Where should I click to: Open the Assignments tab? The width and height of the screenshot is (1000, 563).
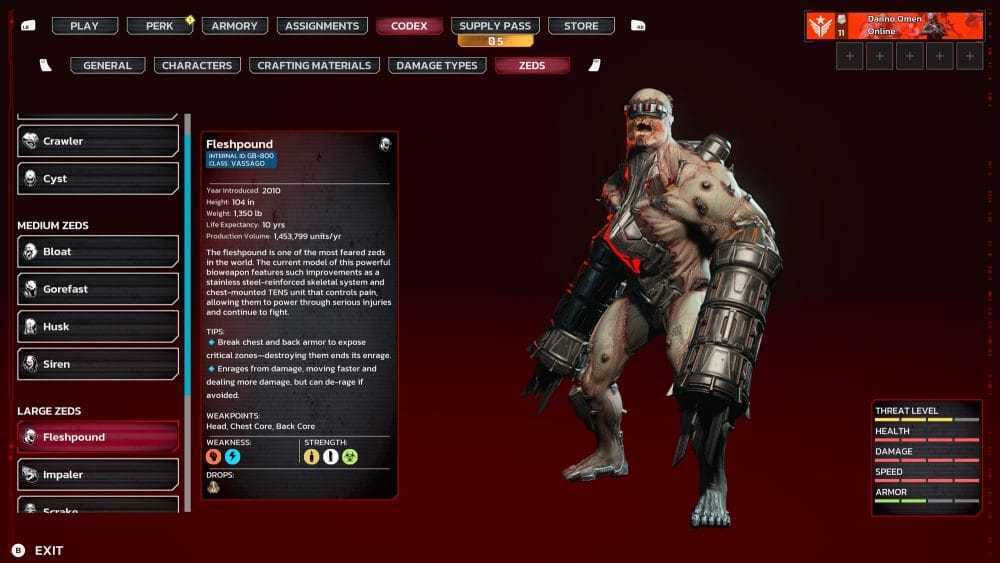tap(322, 26)
